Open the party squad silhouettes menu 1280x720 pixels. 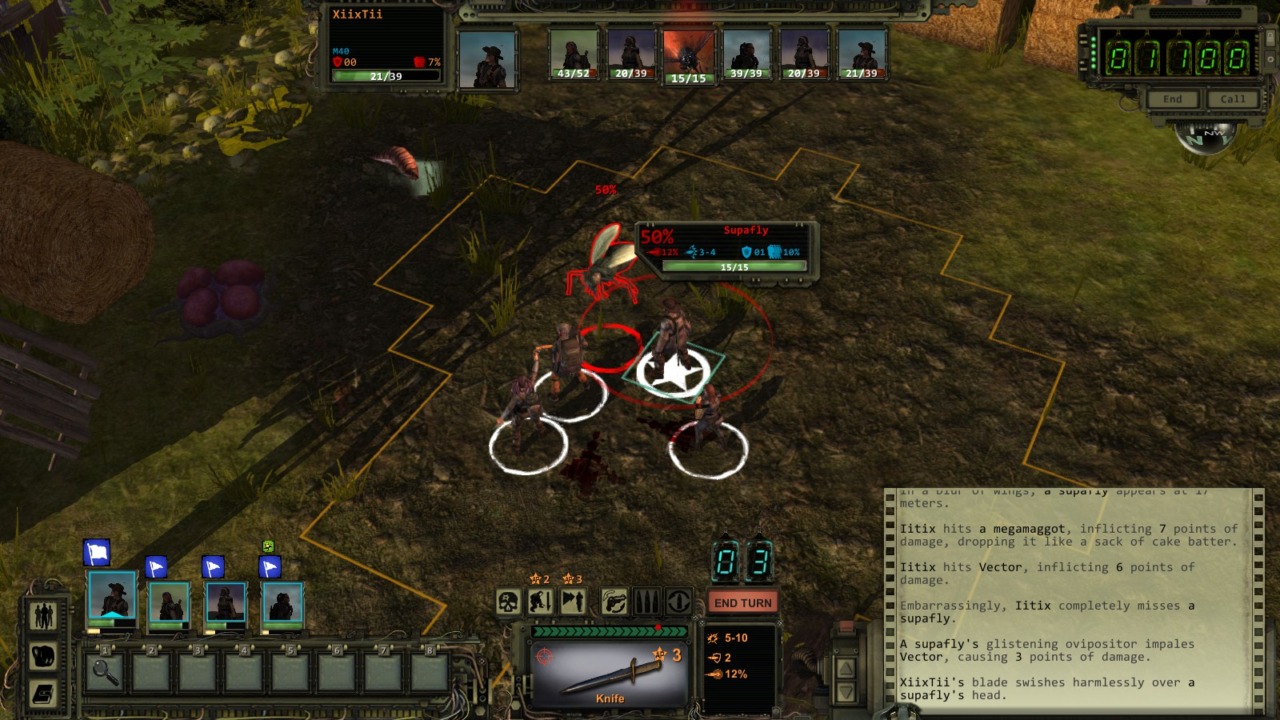tap(45, 615)
